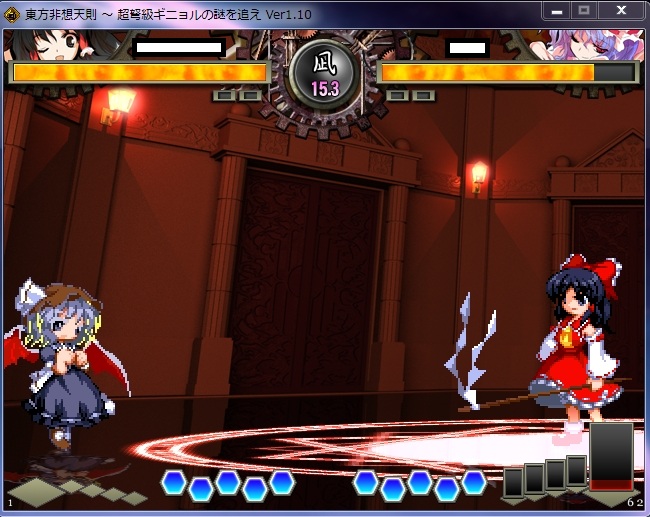Maximize the game window
Screen dimensions: 650x517
pyautogui.click(x=584, y=10)
